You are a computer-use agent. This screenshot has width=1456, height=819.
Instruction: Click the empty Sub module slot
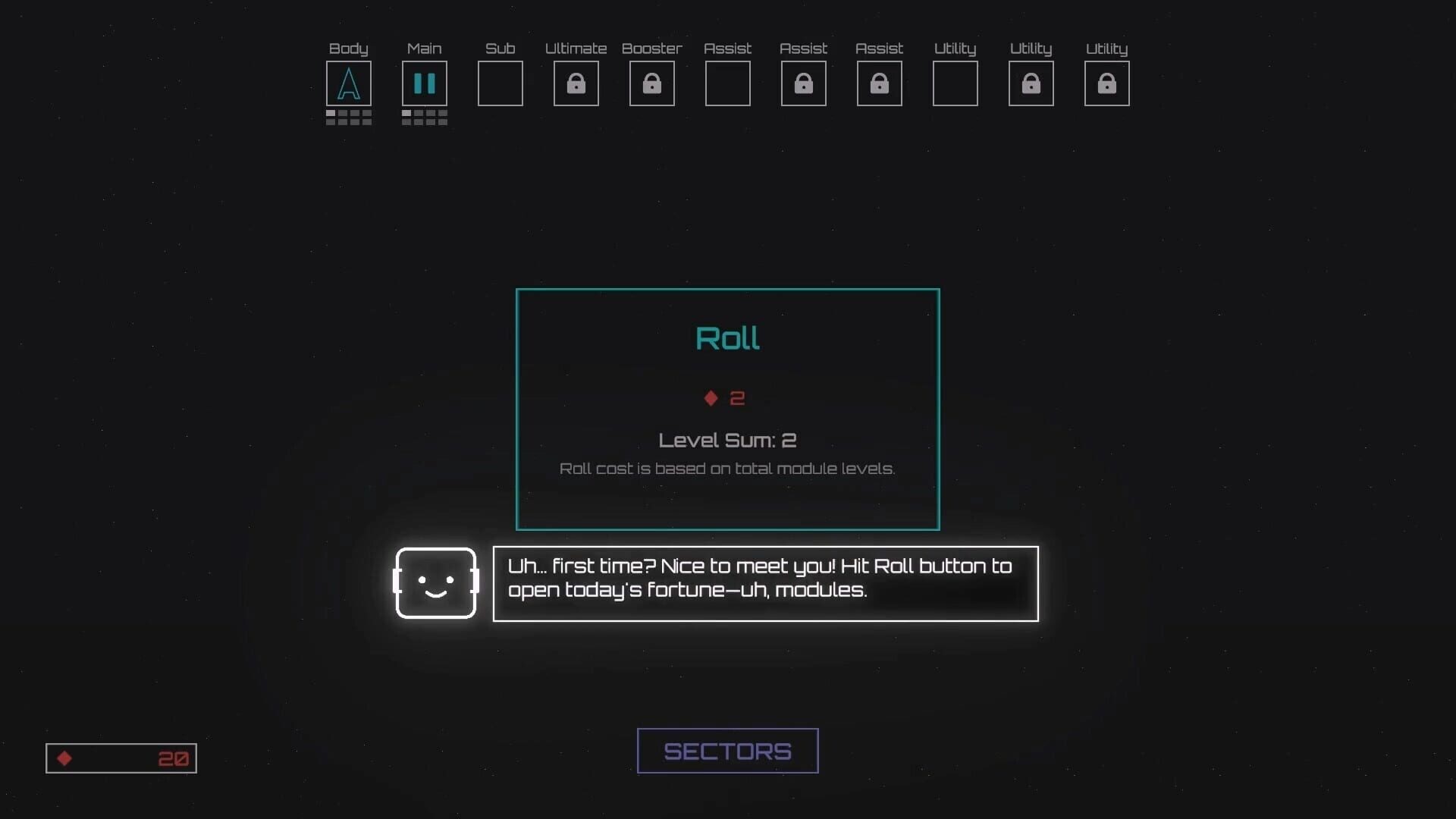pyautogui.click(x=500, y=83)
